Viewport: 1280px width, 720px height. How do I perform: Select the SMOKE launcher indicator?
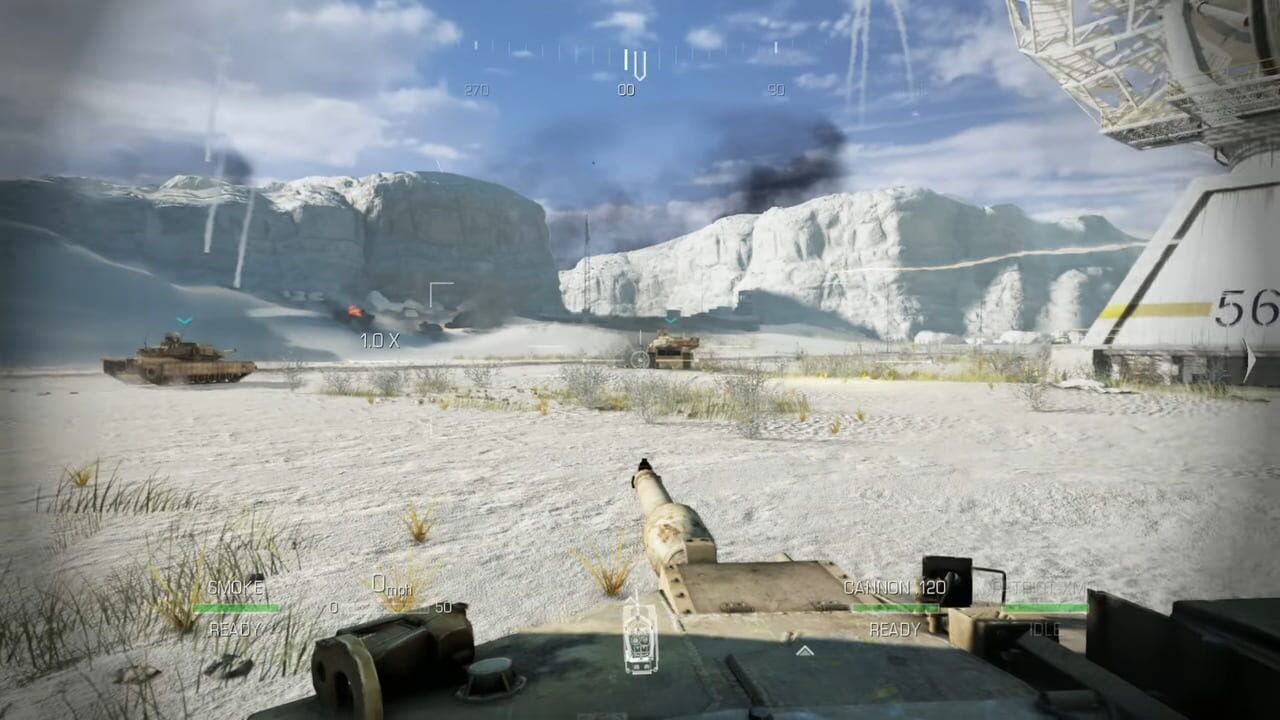point(237,586)
